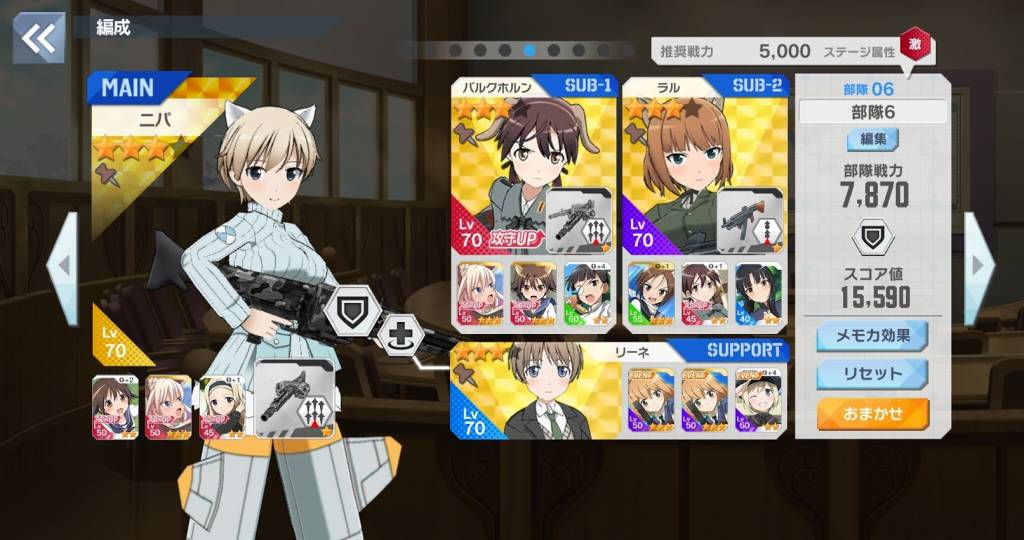Open the 編集 squad name edit button
Screen dimensions: 1024x540
coord(872,140)
